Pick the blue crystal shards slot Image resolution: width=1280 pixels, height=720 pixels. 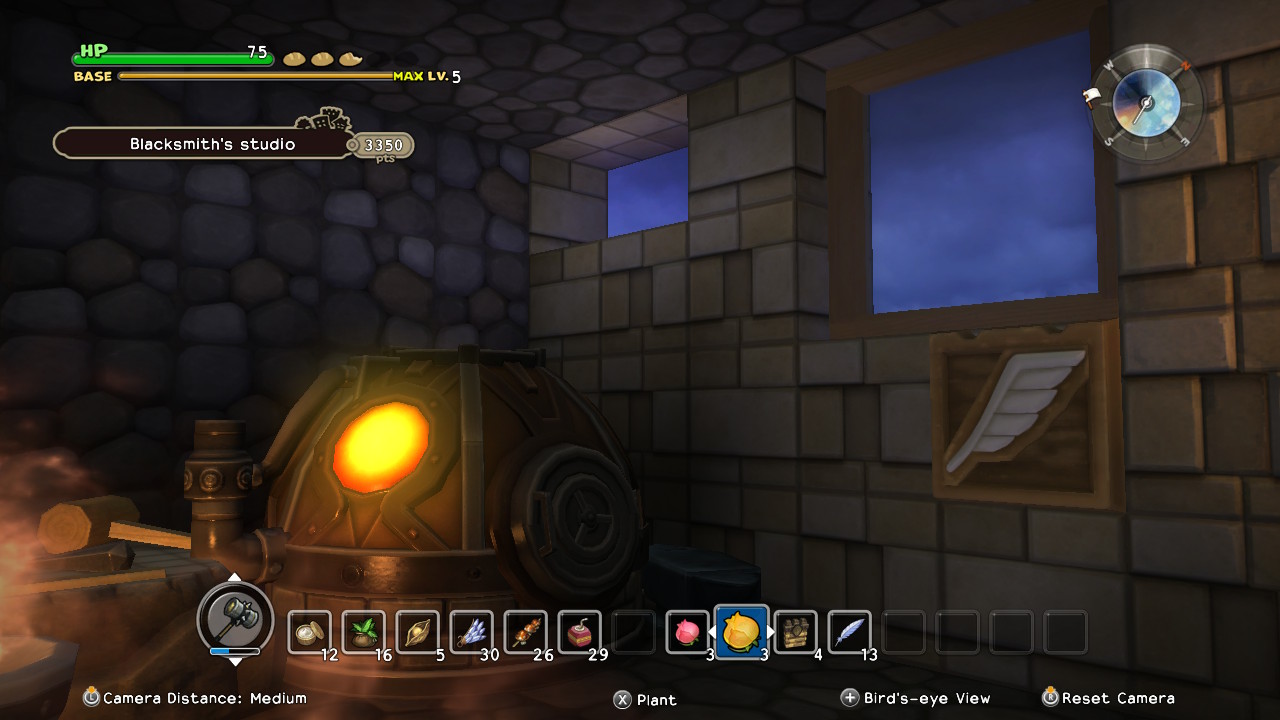point(472,632)
